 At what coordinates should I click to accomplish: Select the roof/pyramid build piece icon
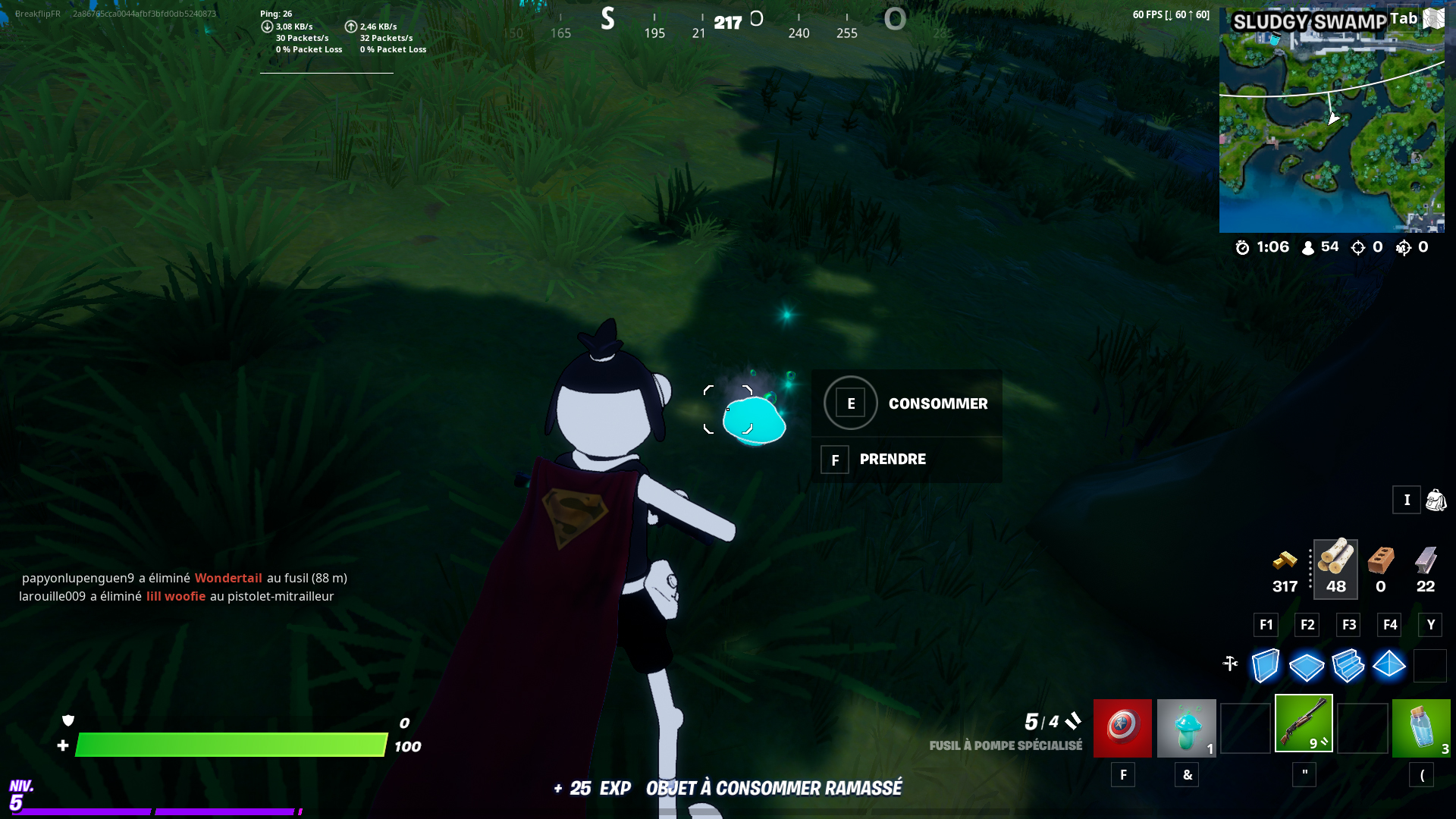tap(1389, 666)
